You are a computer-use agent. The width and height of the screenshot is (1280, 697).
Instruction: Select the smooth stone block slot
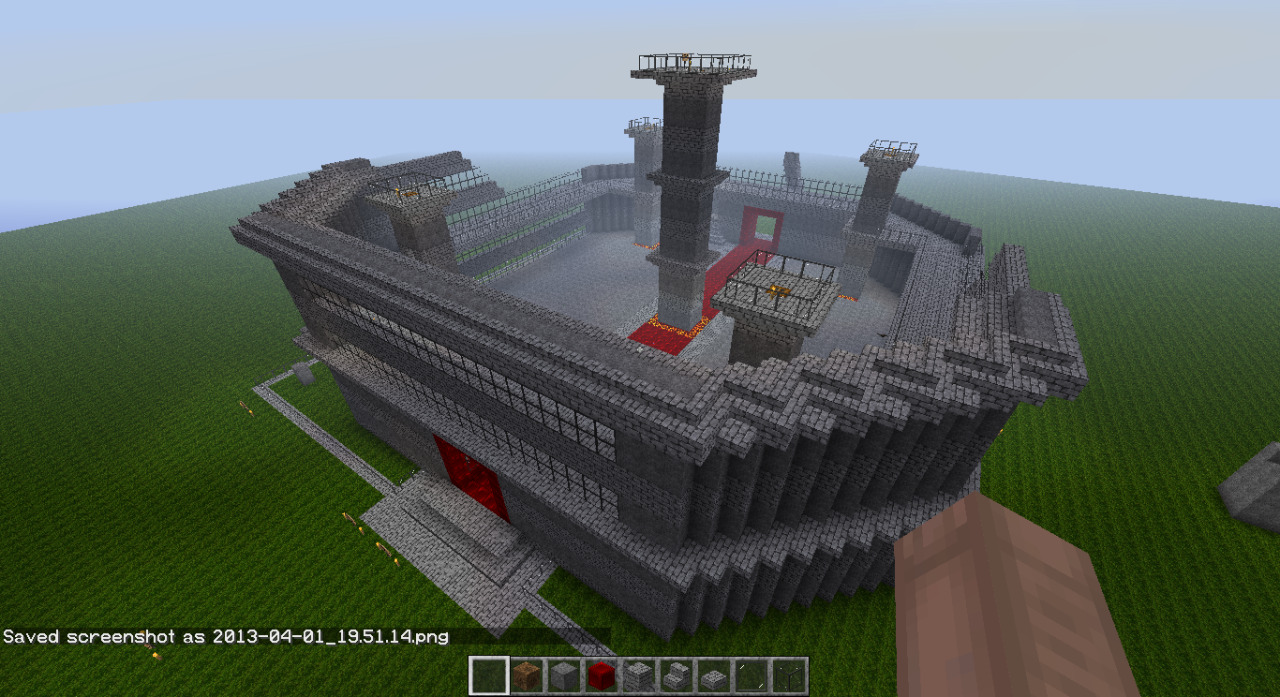pos(563,676)
